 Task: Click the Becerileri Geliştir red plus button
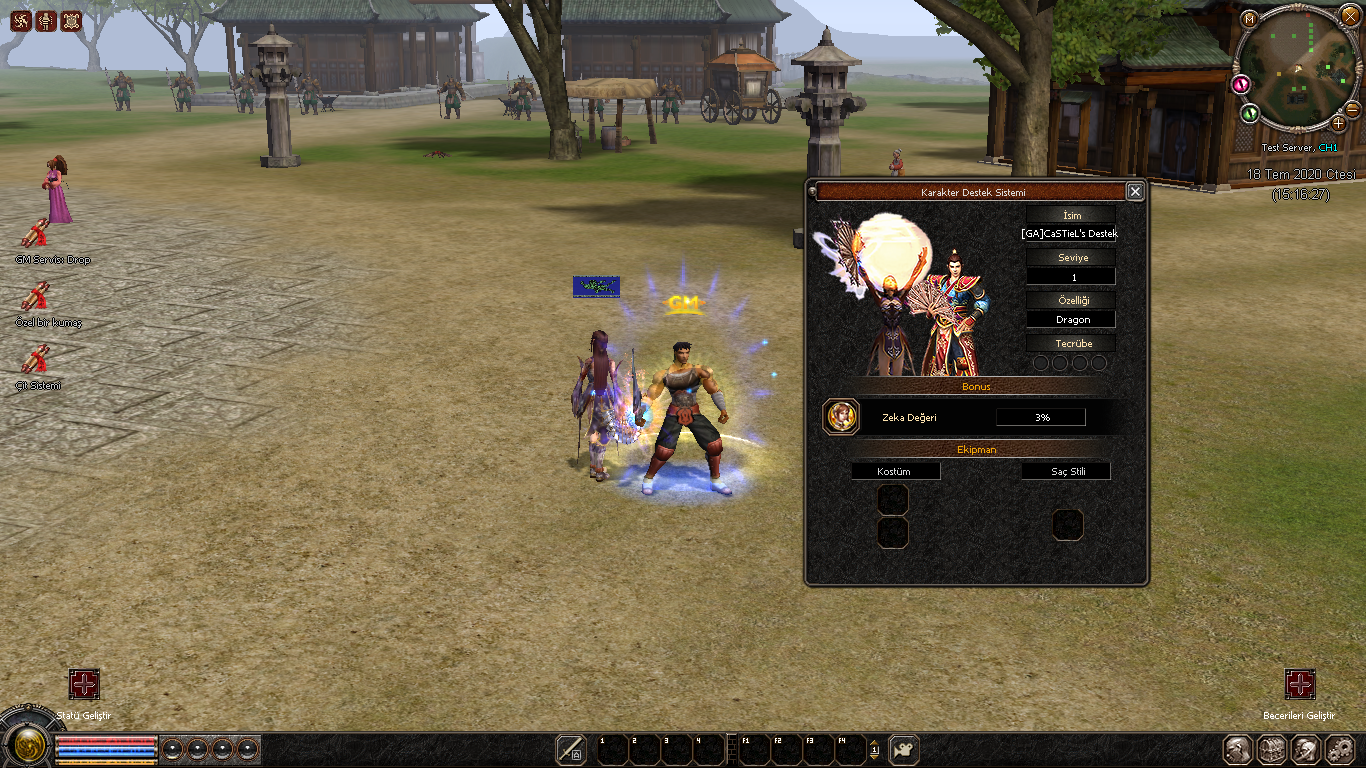[x=1299, y=684]
